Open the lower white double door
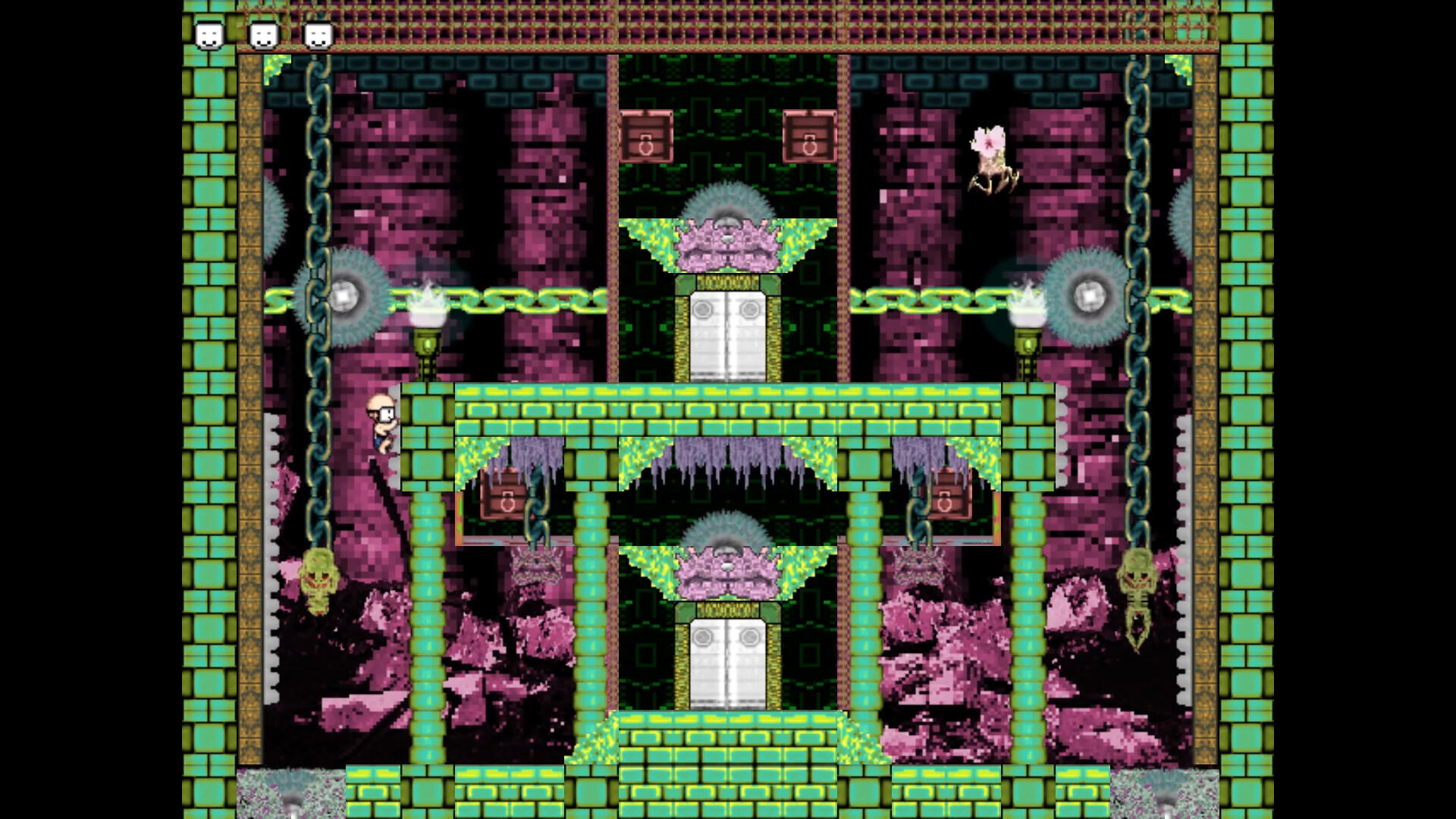1456x819 pixels. (728, 660)
